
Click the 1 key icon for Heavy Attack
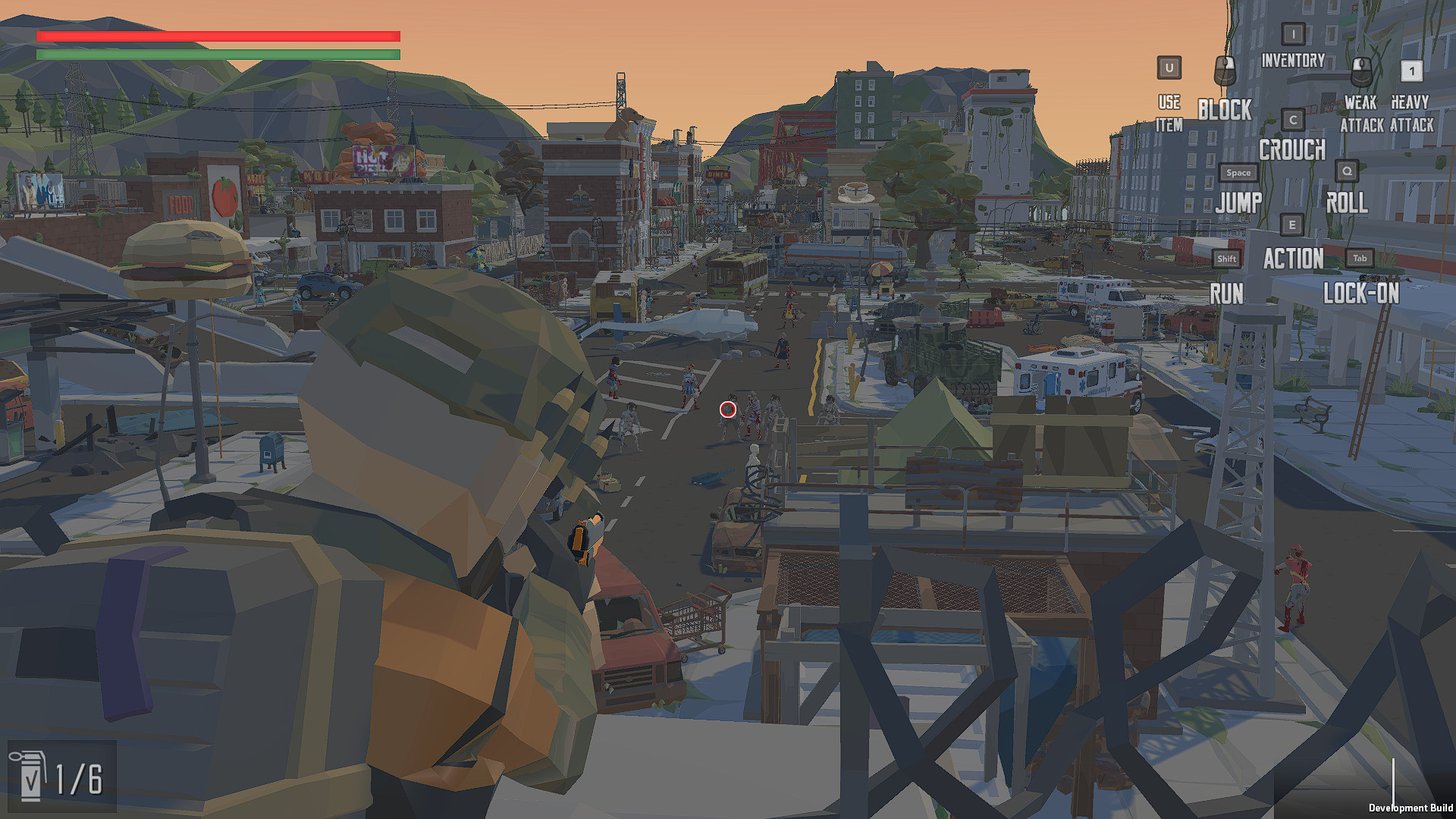1411,72
